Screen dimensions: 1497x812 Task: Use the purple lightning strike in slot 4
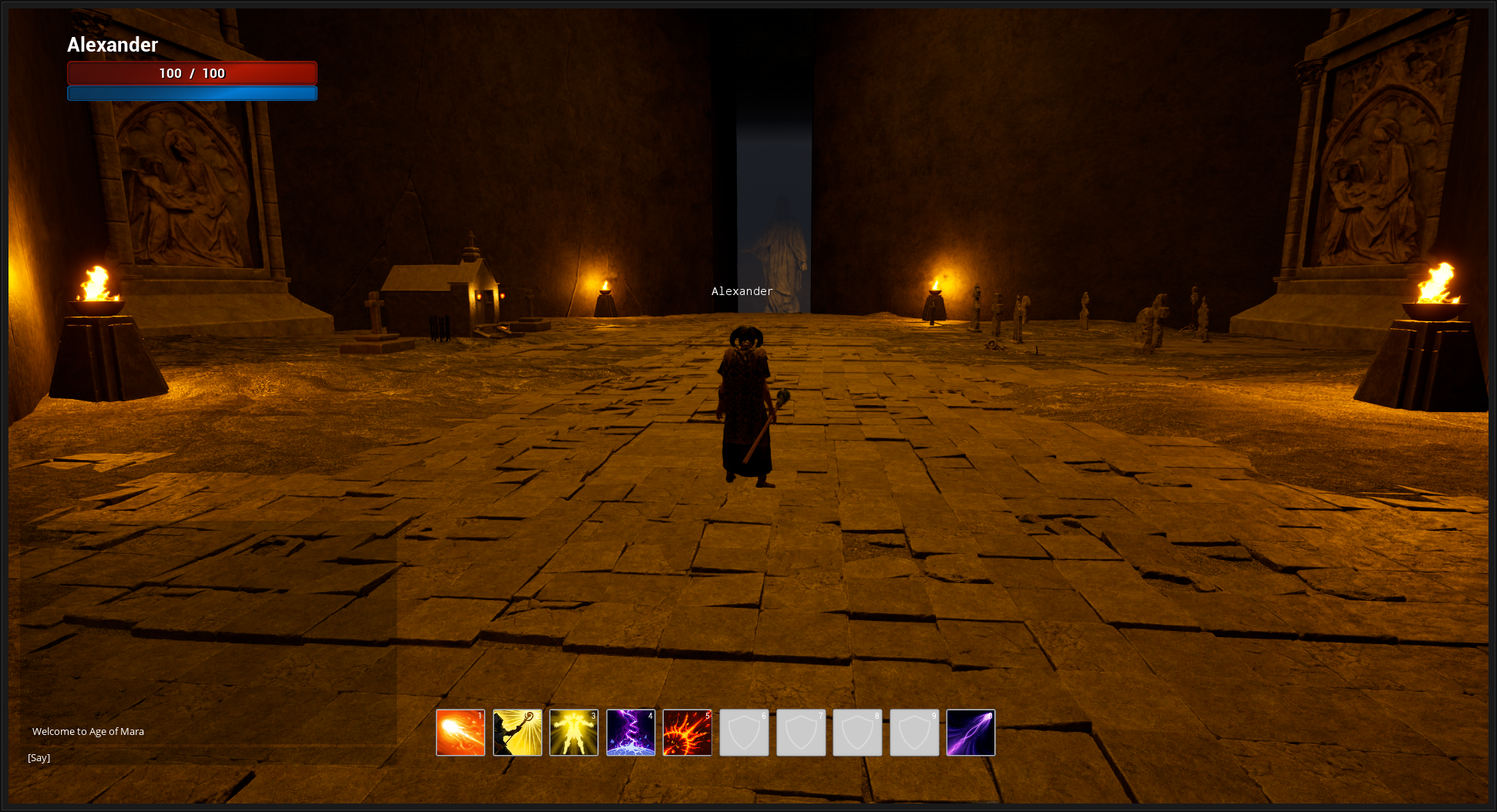[x=631, y=732]
